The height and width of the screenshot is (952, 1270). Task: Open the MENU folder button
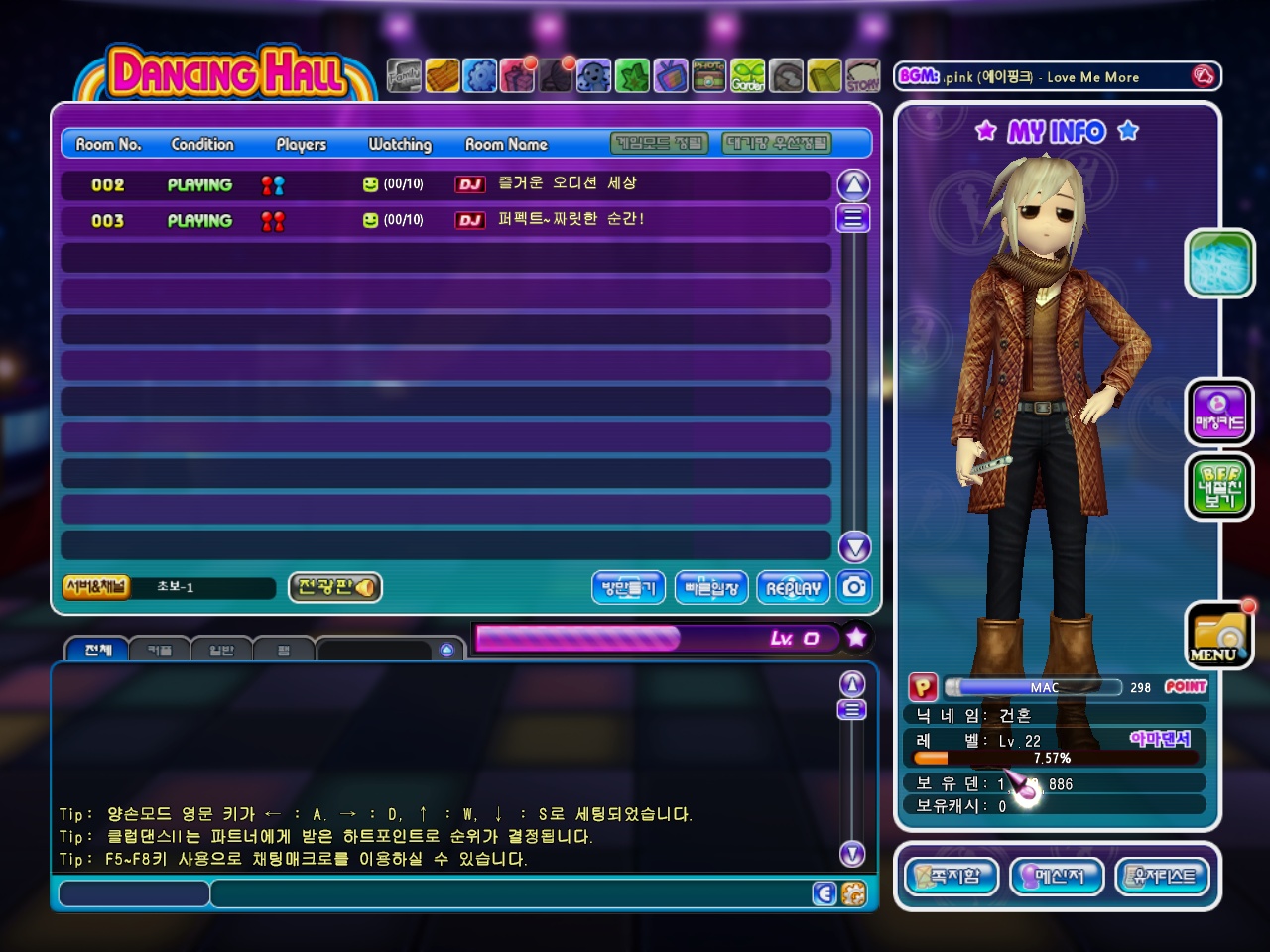[1218, 636]
